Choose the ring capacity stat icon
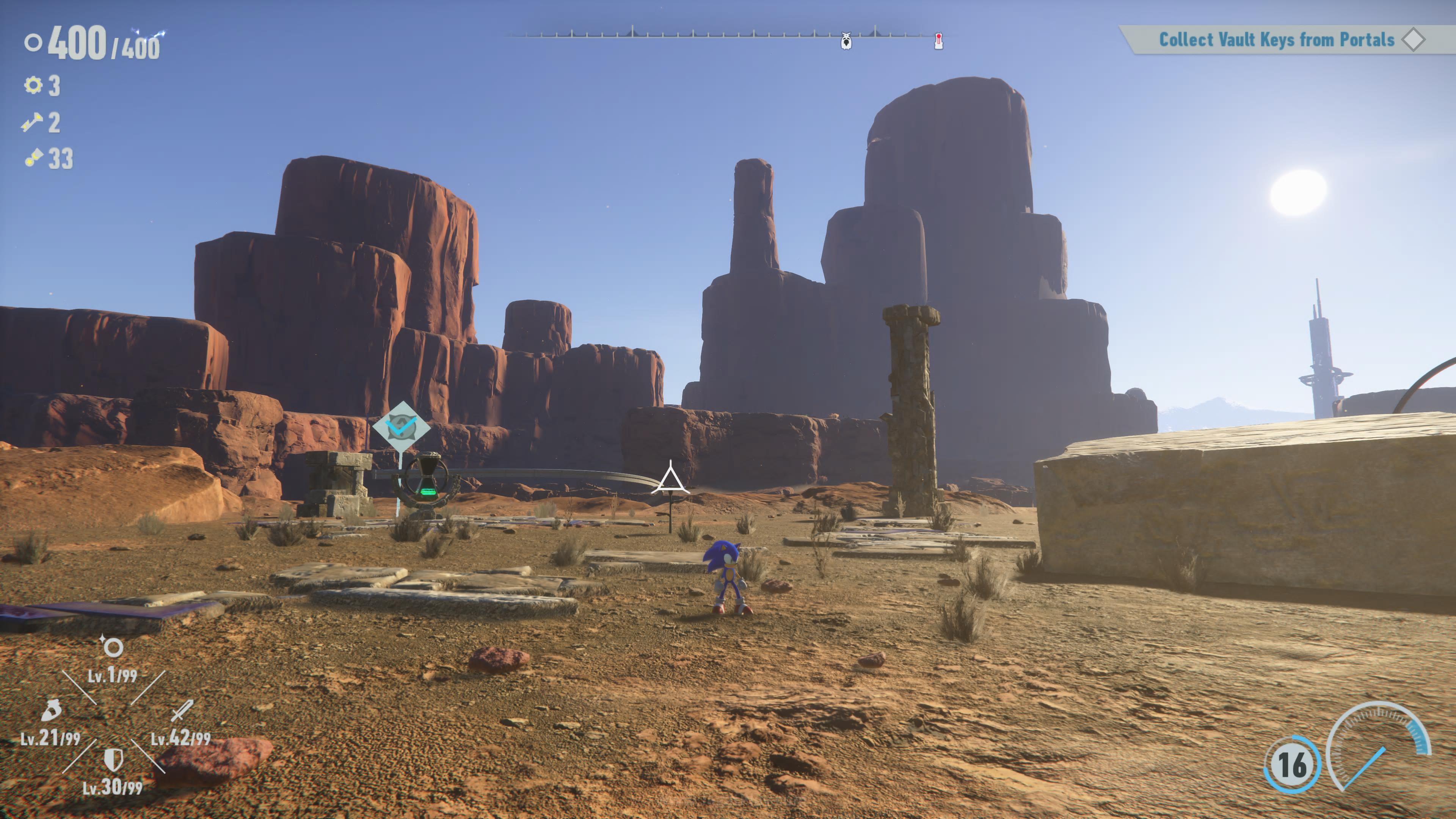1456x819 pixels. pos(112,646)
